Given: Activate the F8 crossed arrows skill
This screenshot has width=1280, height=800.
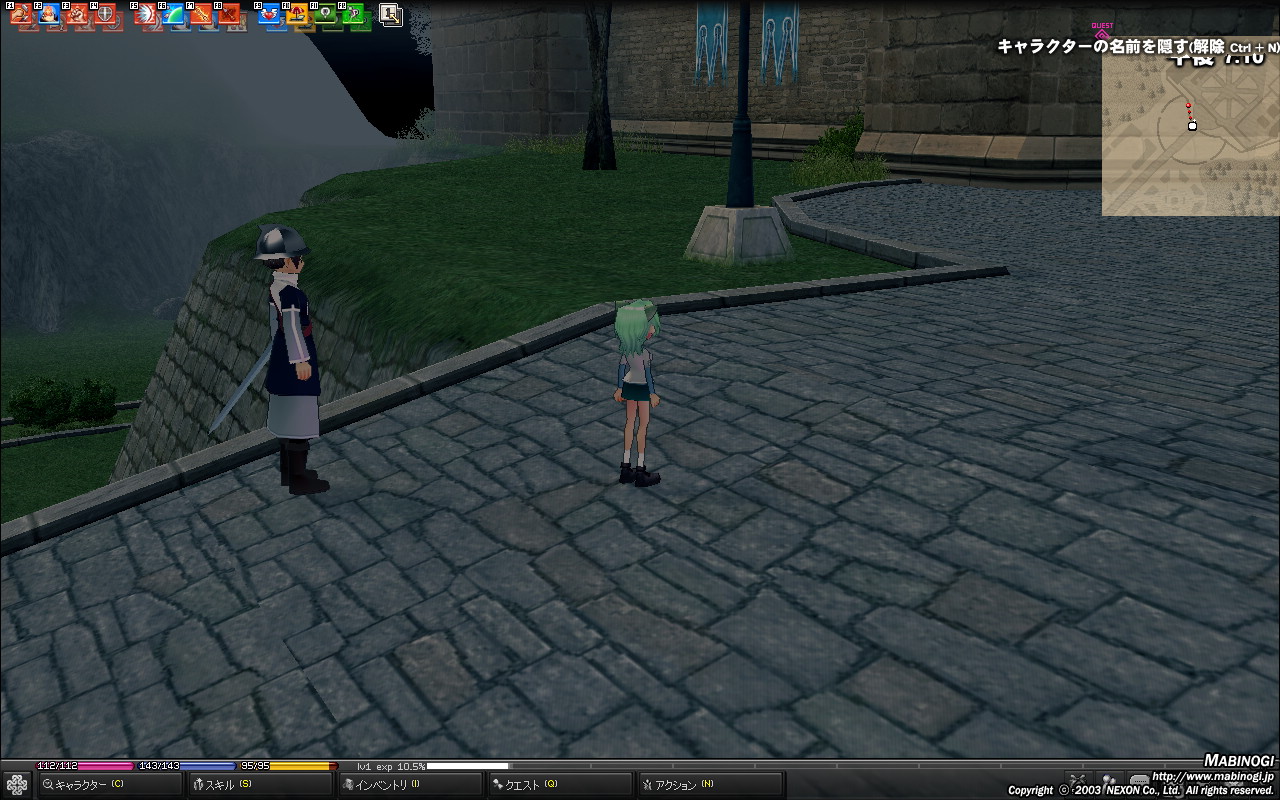Looking at the screenshot, I should click(229, 15).
